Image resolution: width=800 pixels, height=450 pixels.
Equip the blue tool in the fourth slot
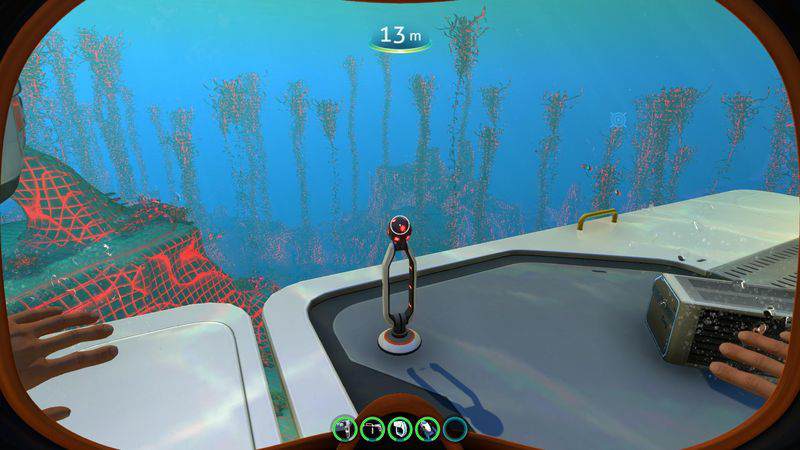click(427, 429)
